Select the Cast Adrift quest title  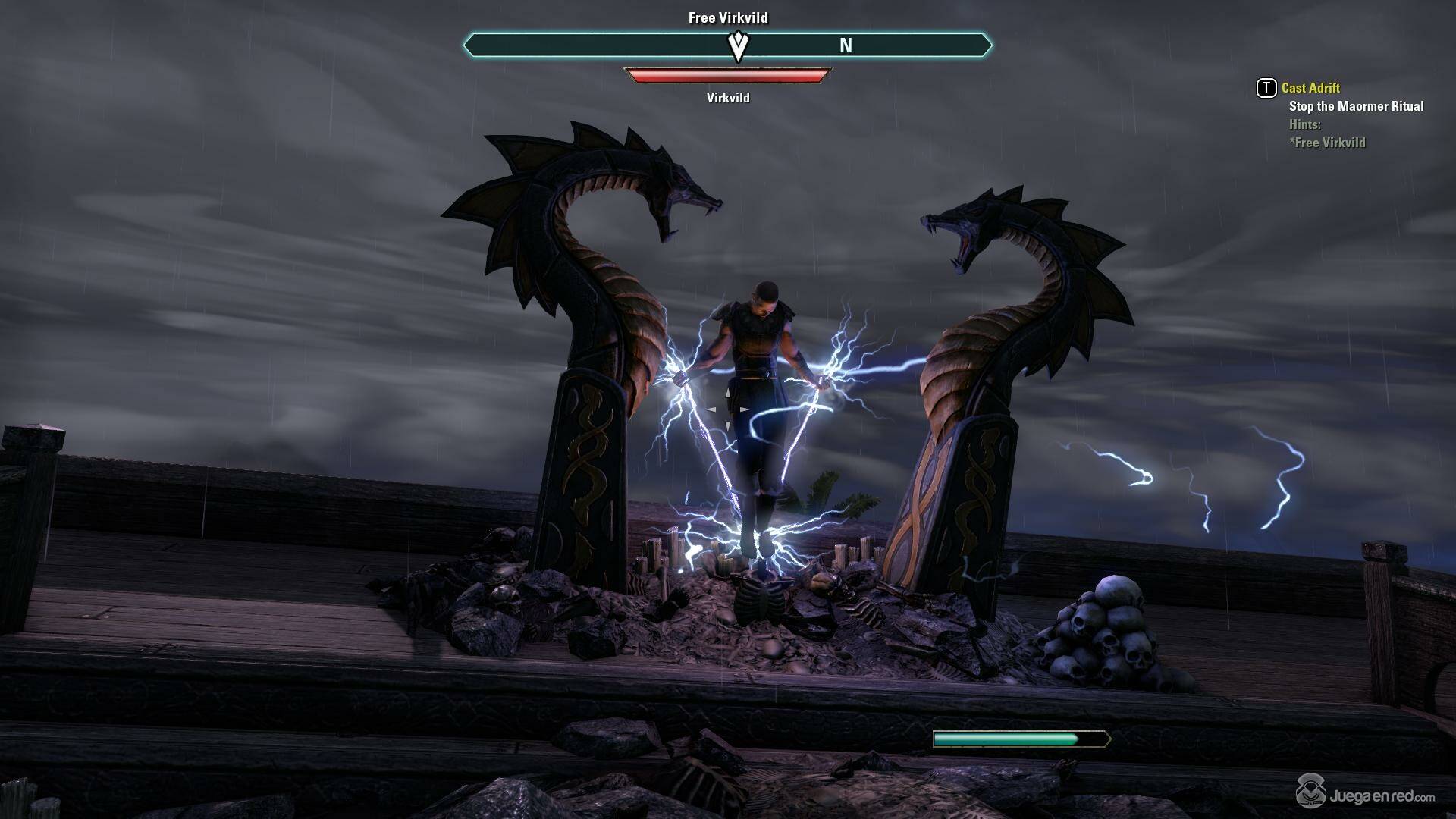pos(1310,88)
